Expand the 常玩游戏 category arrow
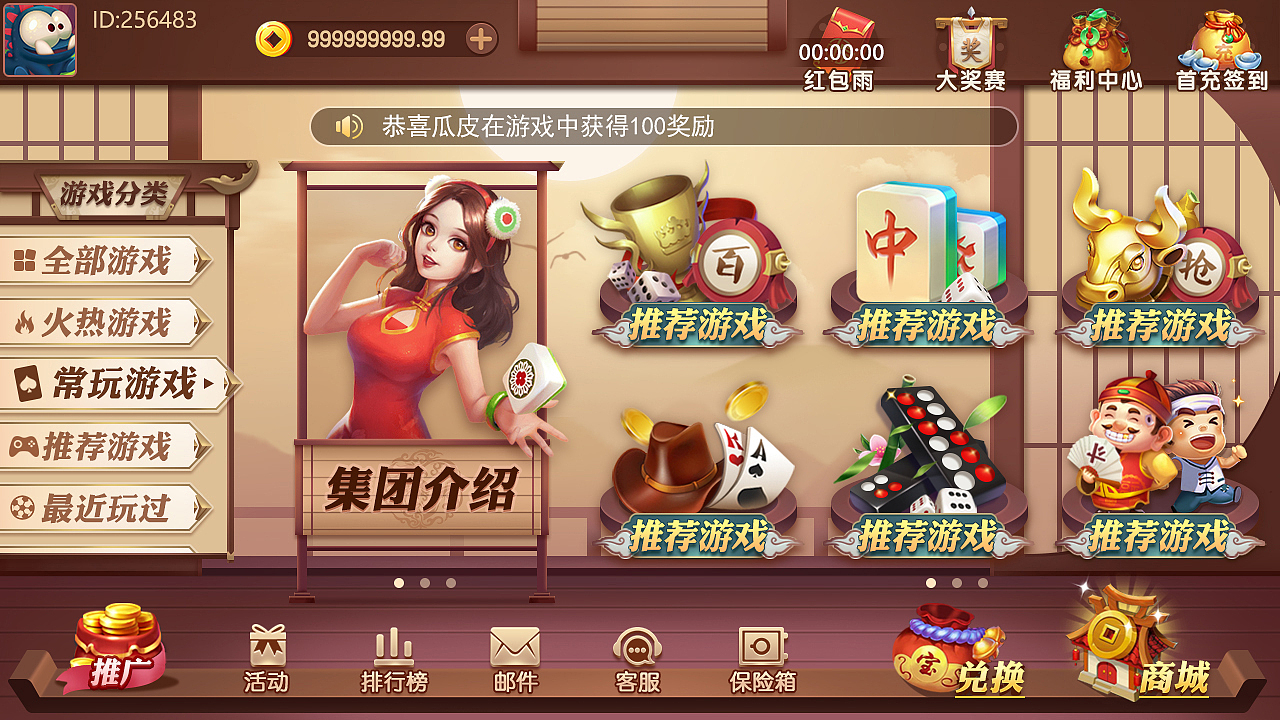 click(207, 384)
